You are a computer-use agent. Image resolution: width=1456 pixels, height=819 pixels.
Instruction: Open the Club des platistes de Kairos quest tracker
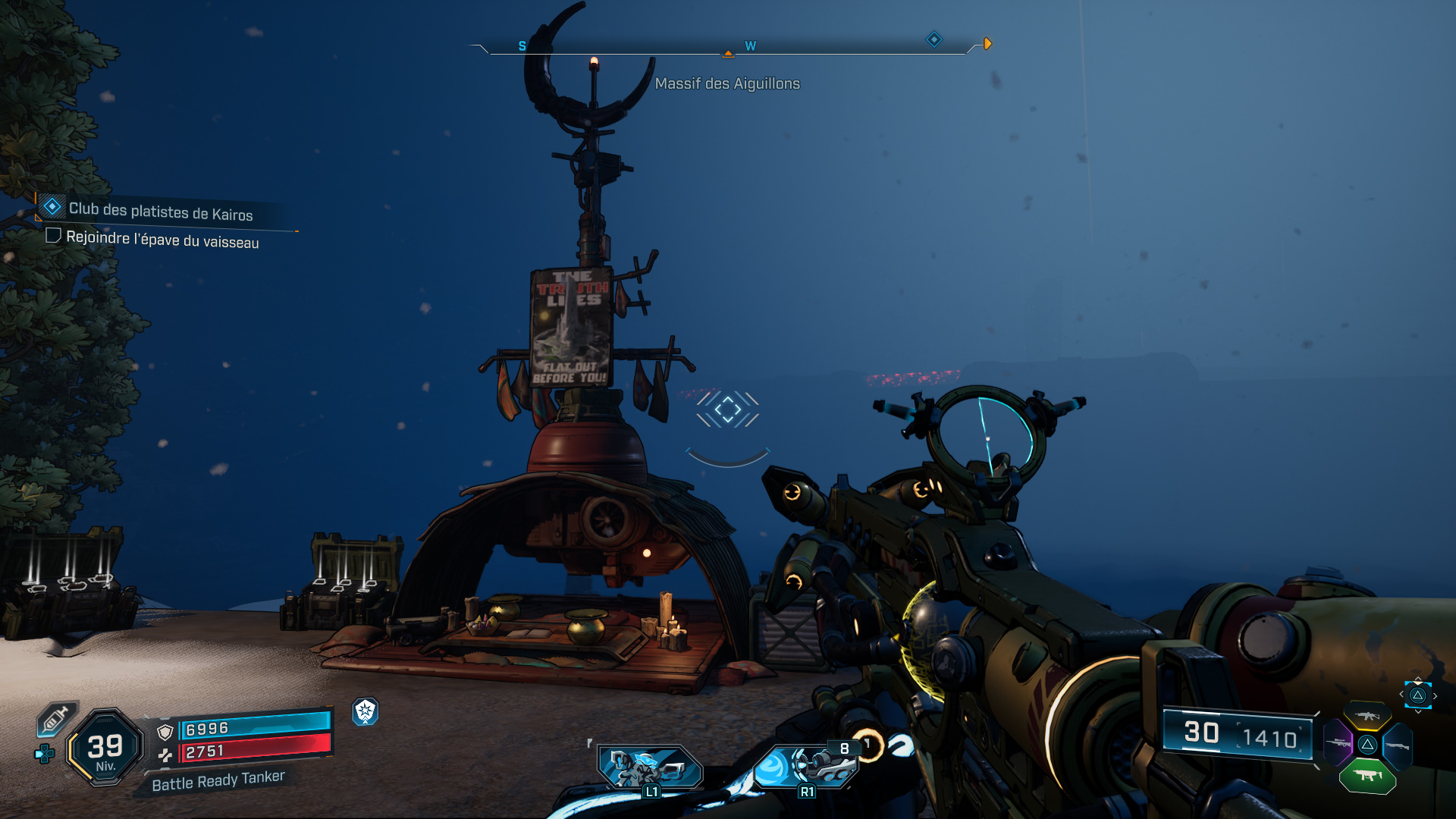pos(160,211)
